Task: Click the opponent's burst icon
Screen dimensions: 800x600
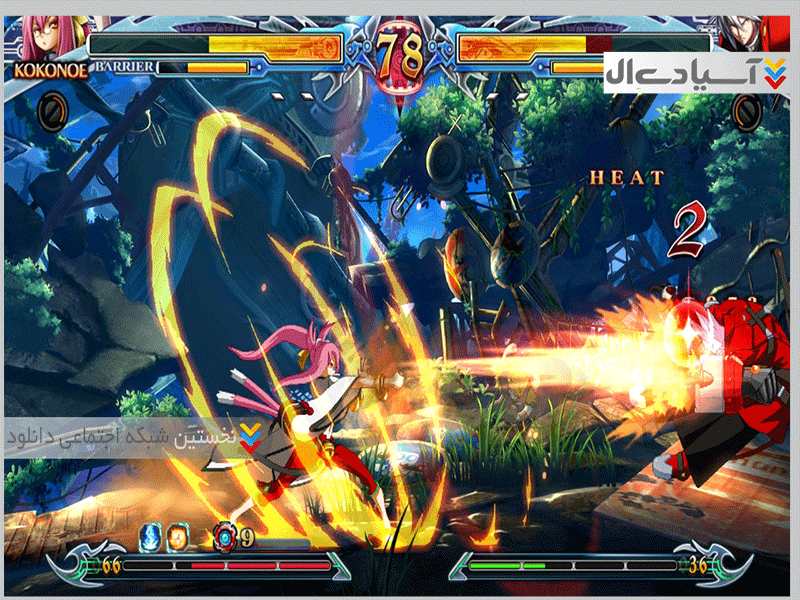Action: tap(746, 110)
